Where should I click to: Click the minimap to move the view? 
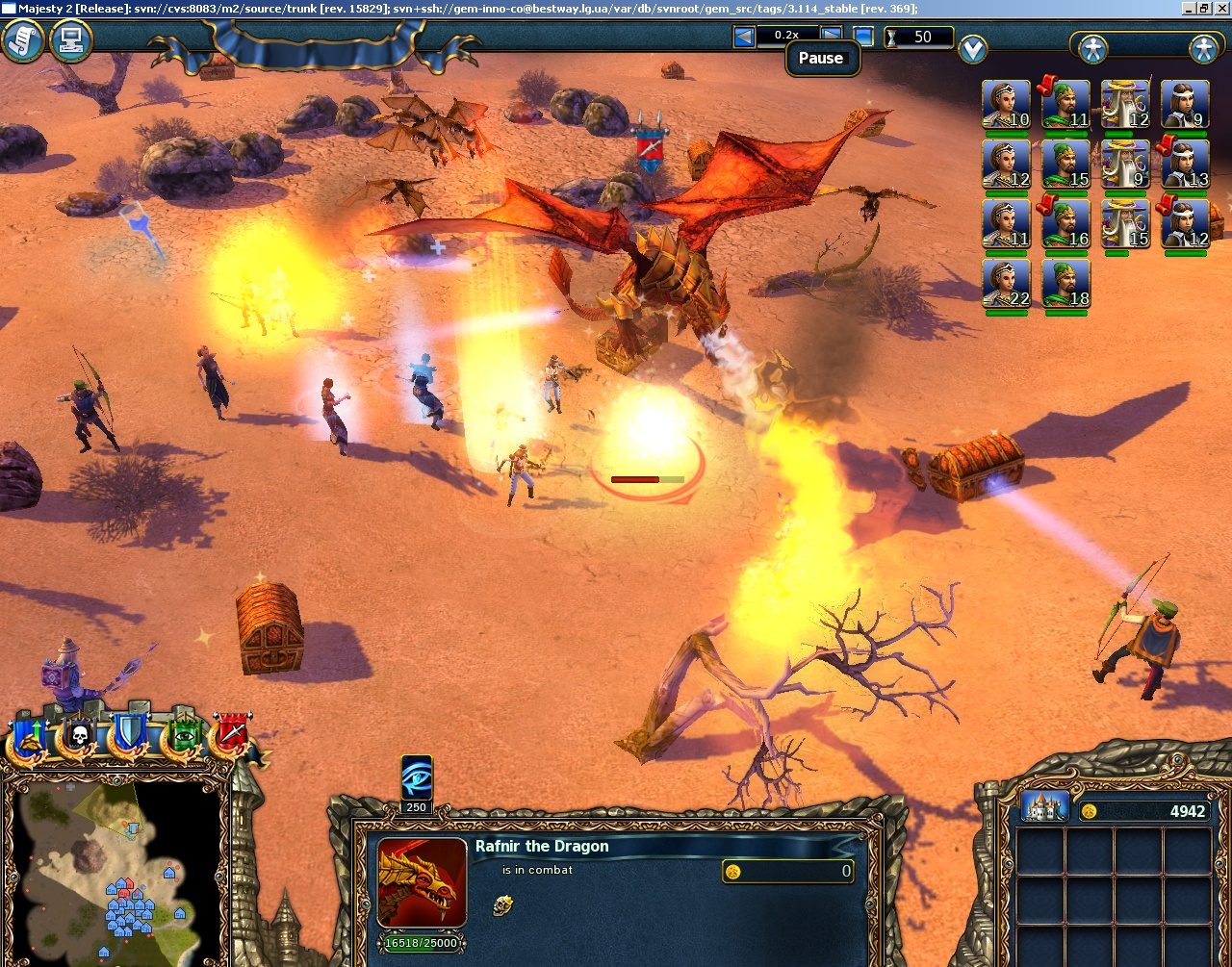point(114,866)
